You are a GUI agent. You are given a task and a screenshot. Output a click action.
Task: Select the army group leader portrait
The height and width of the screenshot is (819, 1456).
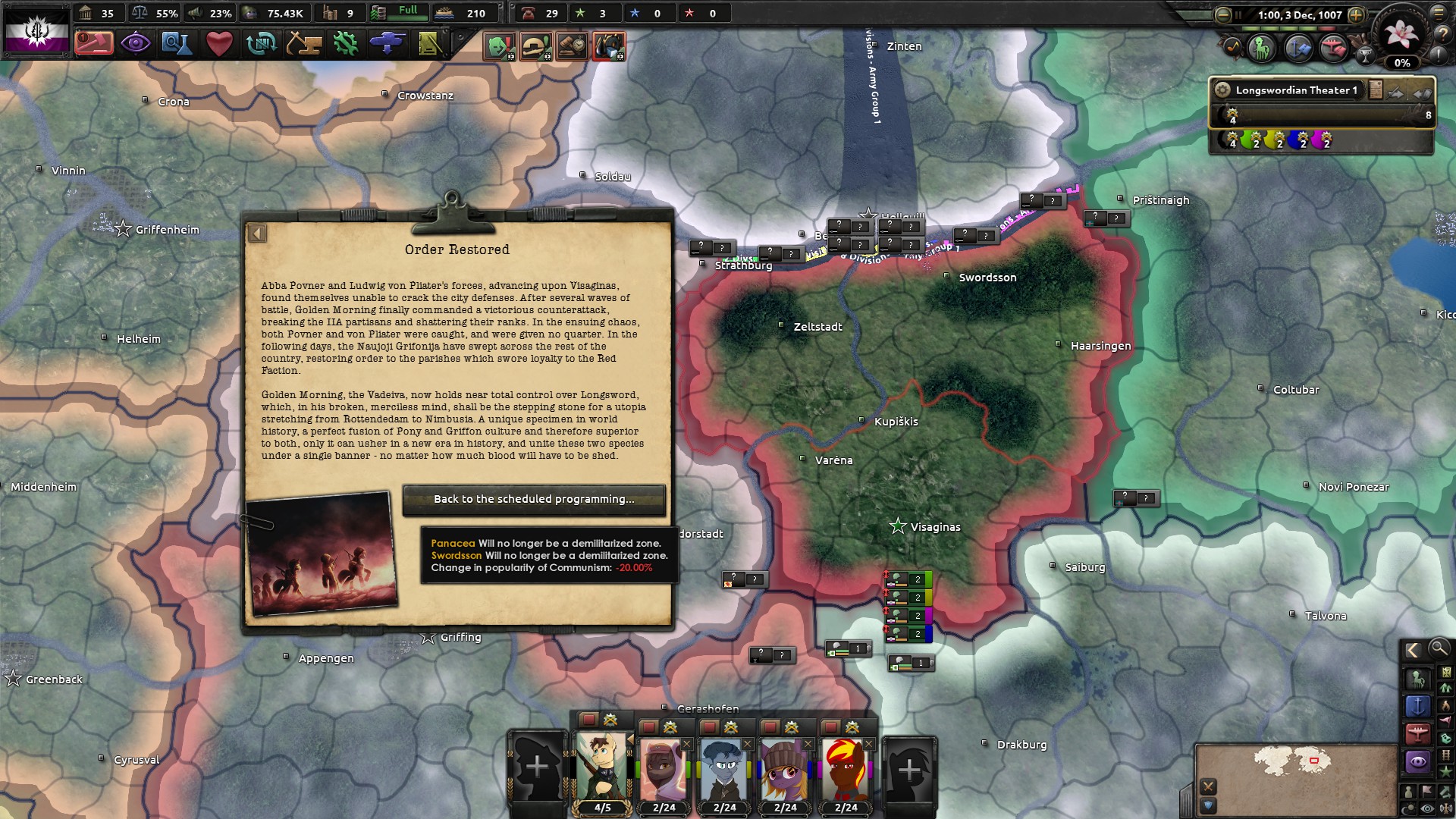(x=601, y=767)
